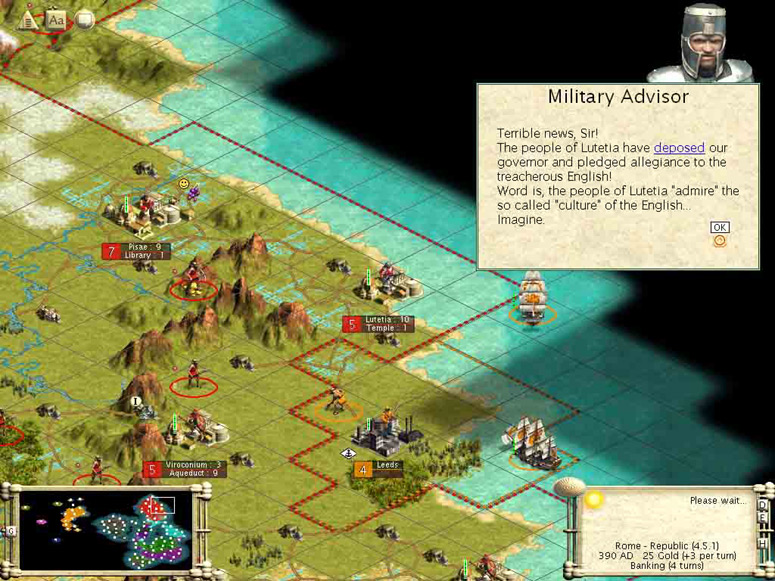Open the menu pyramid icon
775x581 pixels.
(x=29, y=19)
